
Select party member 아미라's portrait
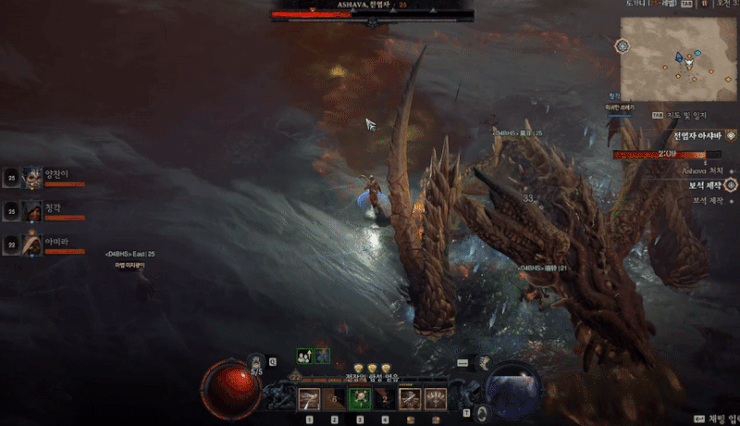[x=32, y=242]
